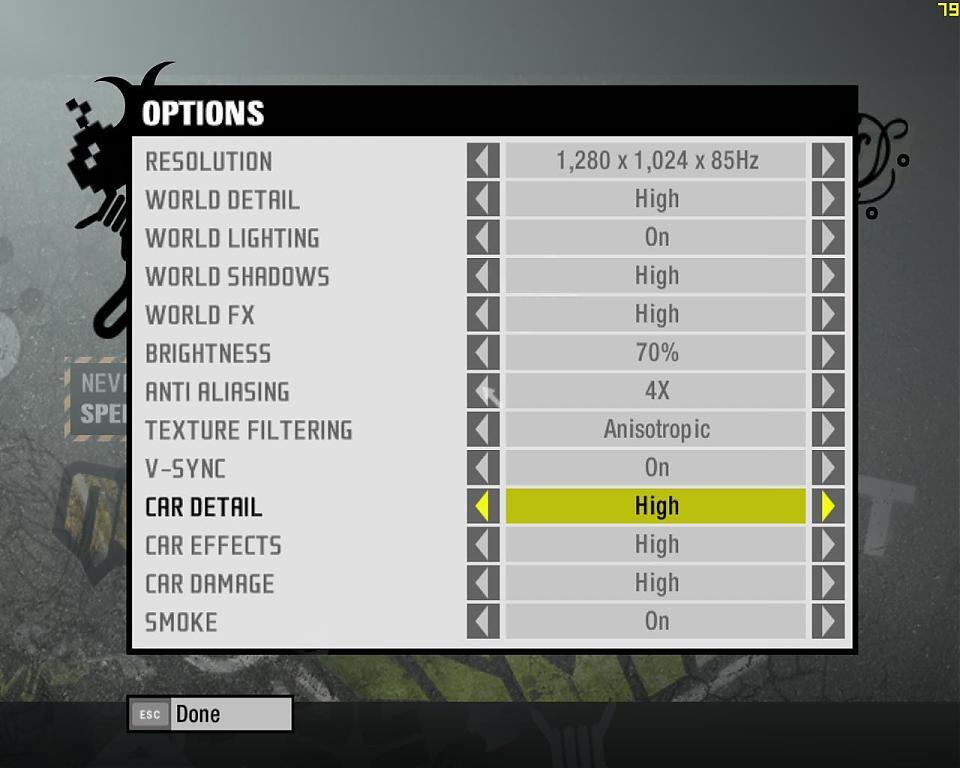Click the yellow Car Detail right arrow
The height and width of the screenshot is (768, 960).
click(828, 507)
